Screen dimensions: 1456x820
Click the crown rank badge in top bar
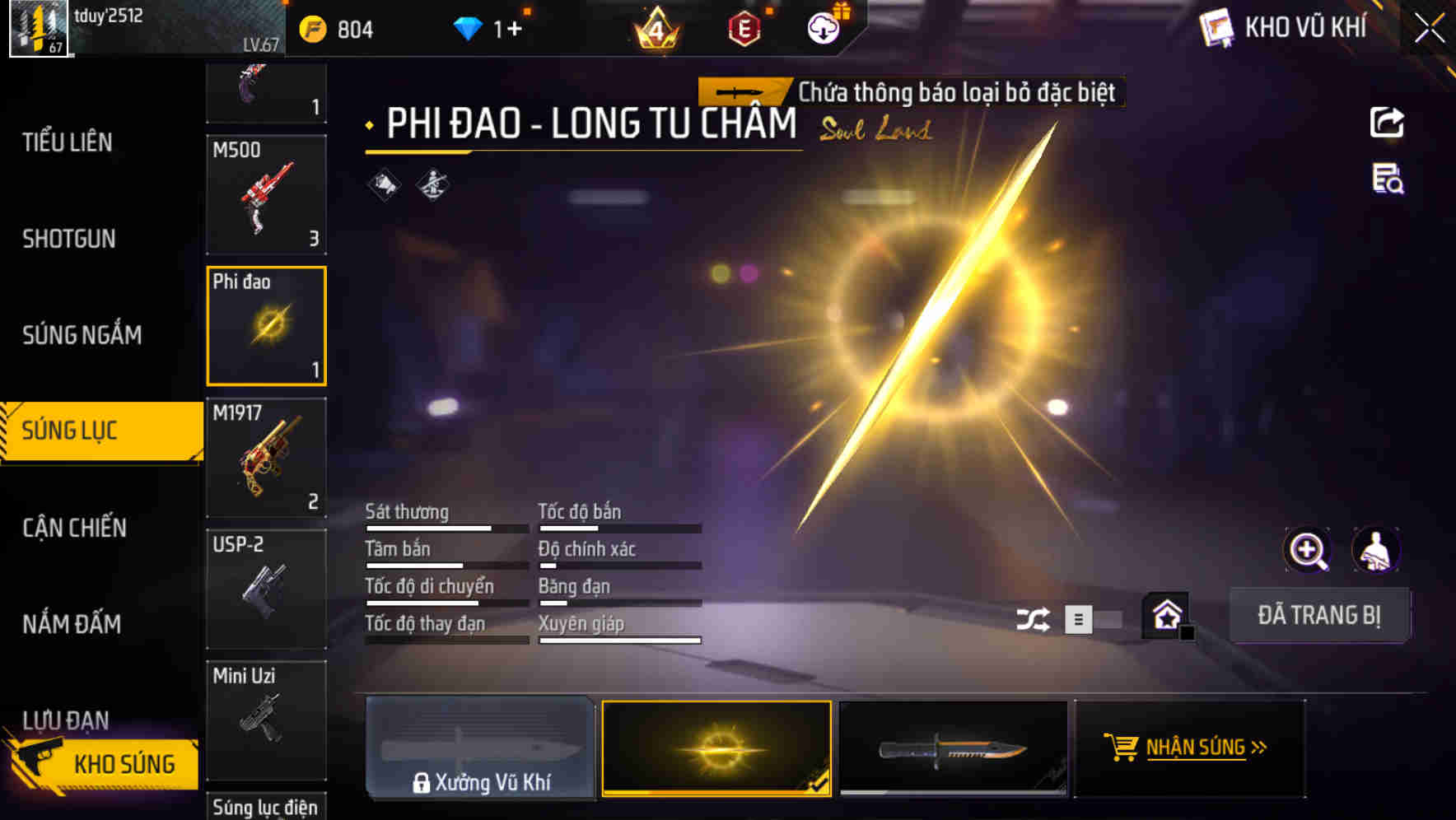[655, 30]
